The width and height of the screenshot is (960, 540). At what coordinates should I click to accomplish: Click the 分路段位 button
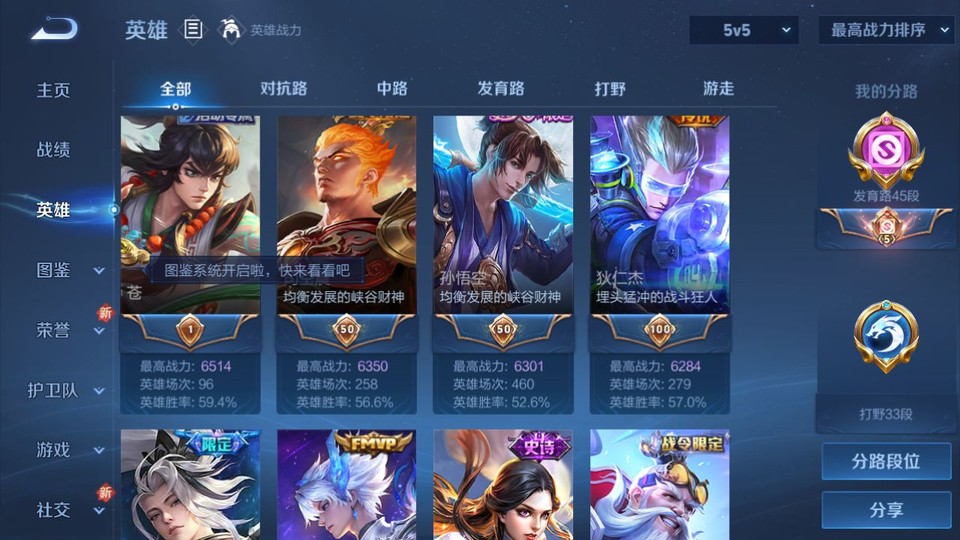(886, 462)
